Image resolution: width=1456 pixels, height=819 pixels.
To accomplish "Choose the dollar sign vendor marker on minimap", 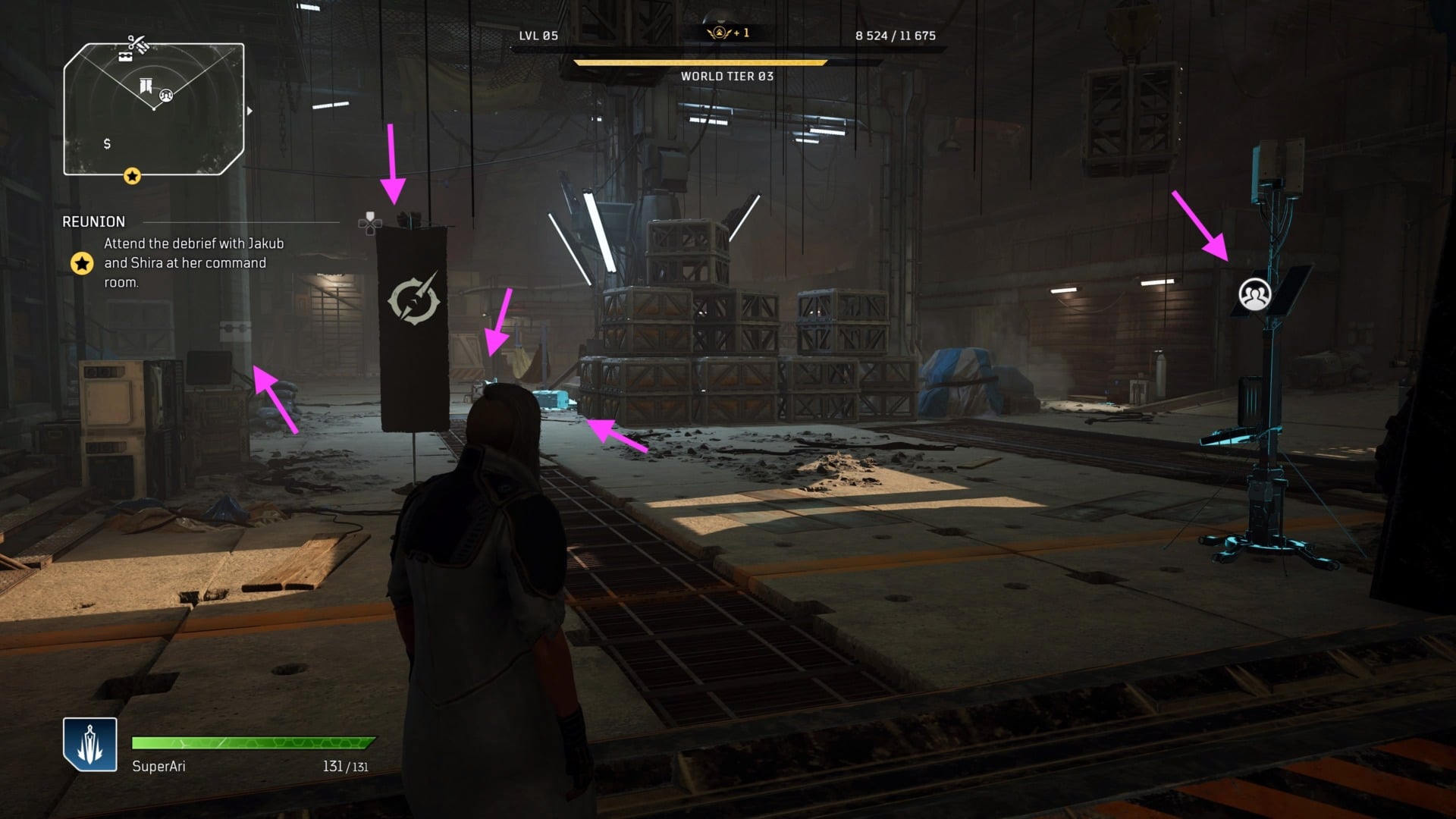I will (107, 143).
